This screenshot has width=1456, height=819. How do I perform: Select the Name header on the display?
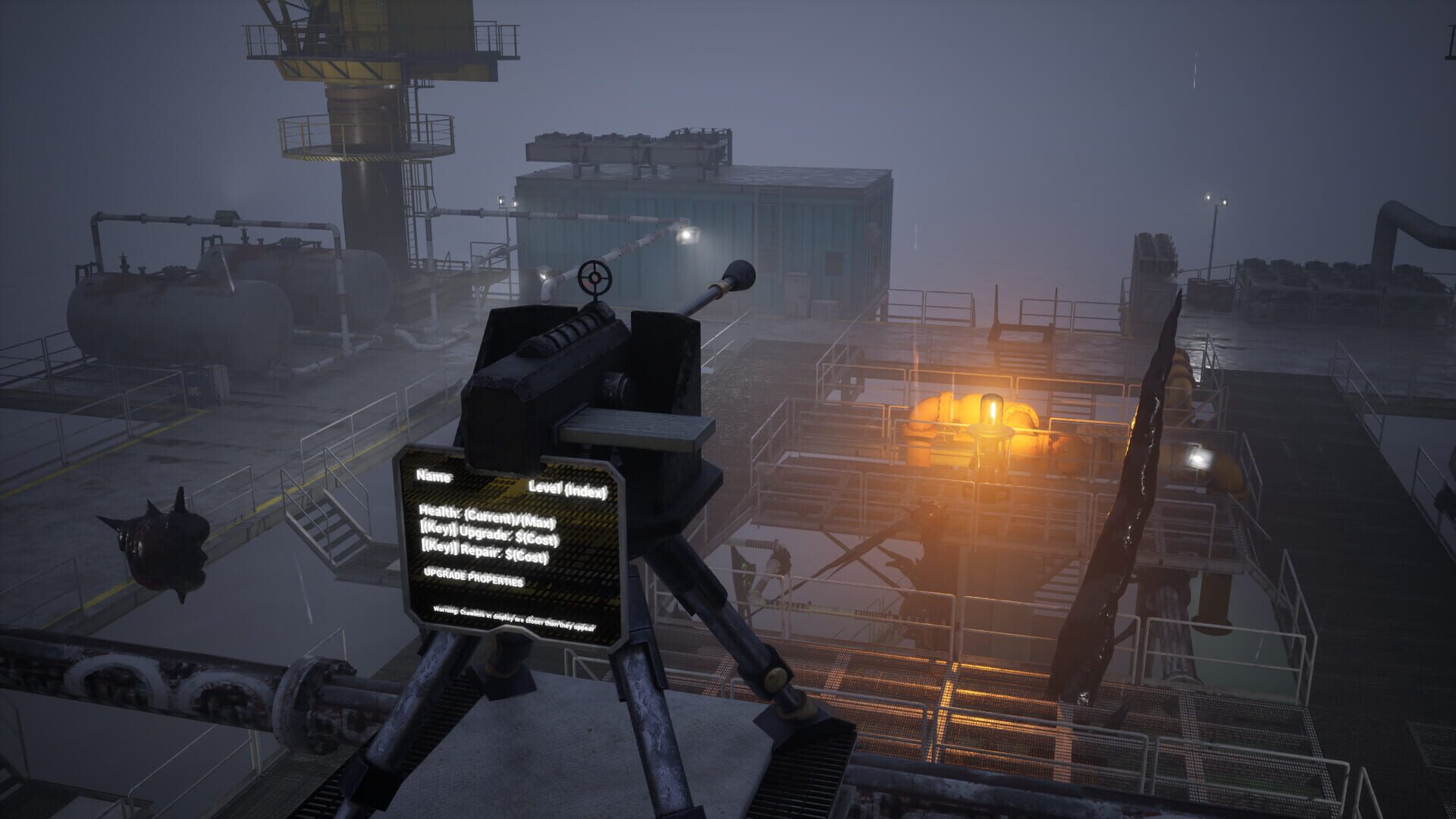pyautogui.click(x=435, y=476)
